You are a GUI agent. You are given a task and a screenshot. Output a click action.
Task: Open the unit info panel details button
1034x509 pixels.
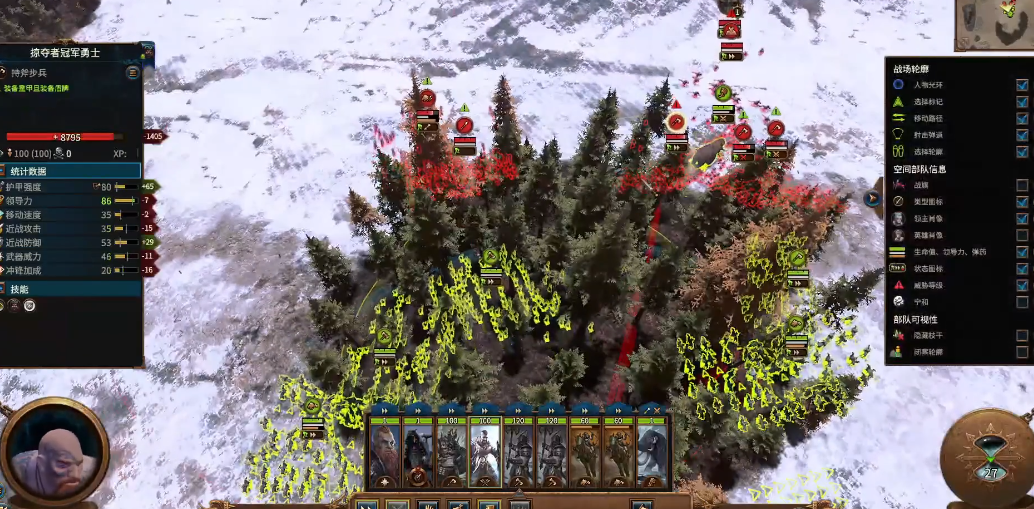[x=132, y=73]
